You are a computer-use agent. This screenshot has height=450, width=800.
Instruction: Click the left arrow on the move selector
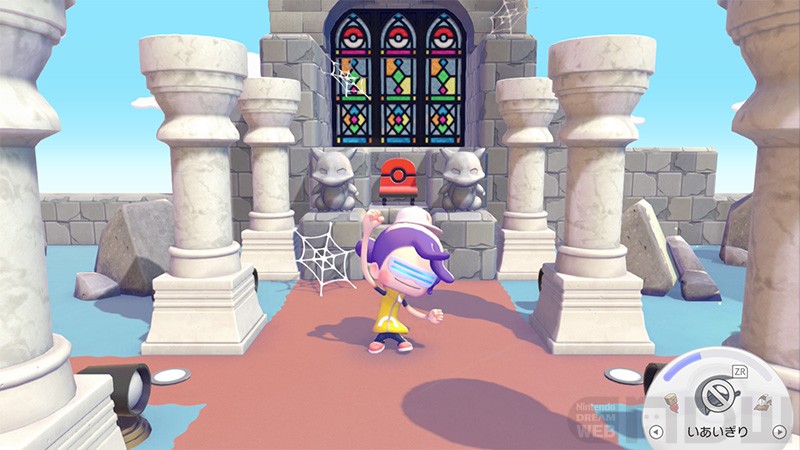[656, 432]
